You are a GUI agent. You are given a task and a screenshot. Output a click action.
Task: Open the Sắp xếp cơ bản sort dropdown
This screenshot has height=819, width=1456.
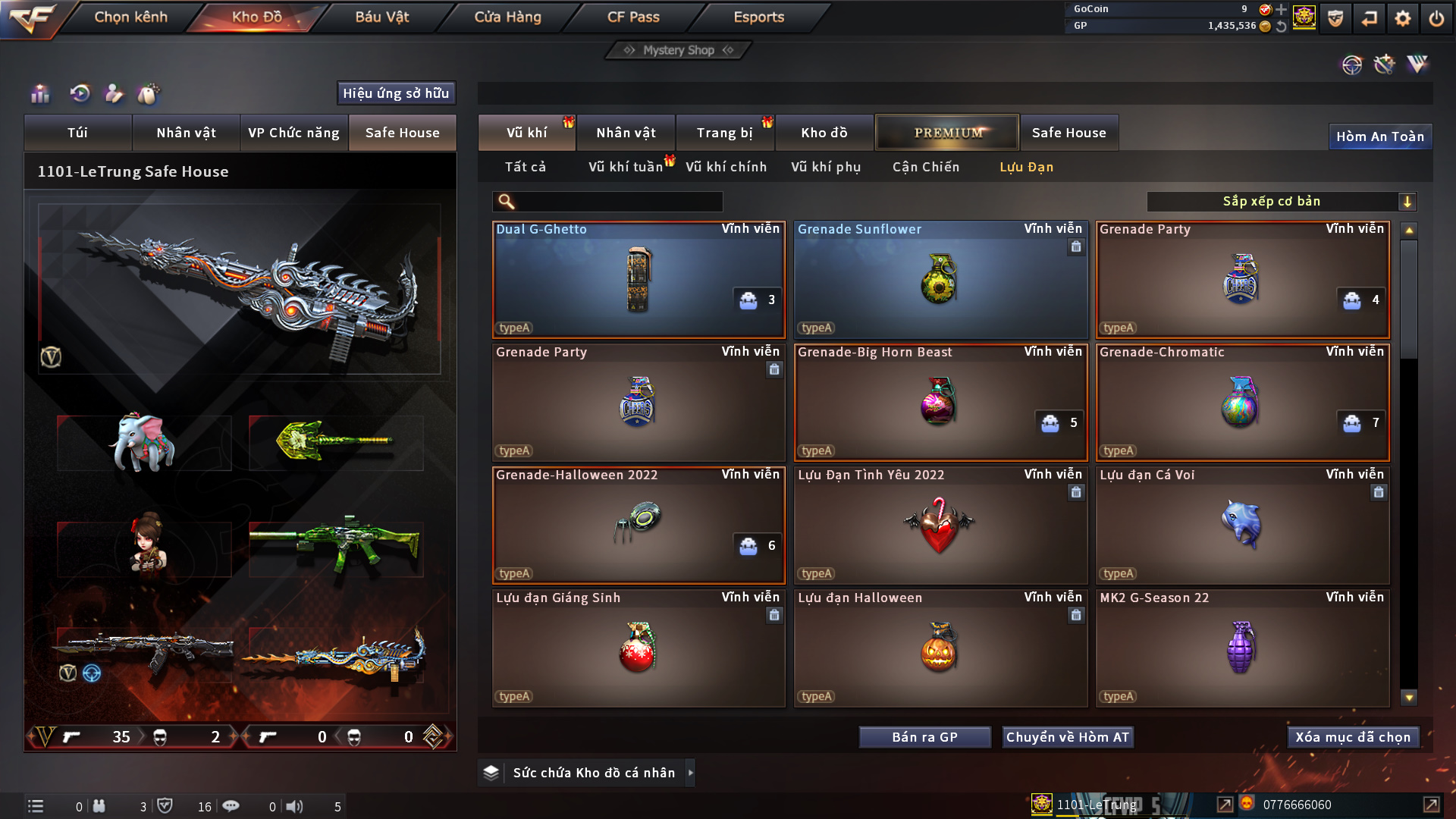[x=1281, y=202]
